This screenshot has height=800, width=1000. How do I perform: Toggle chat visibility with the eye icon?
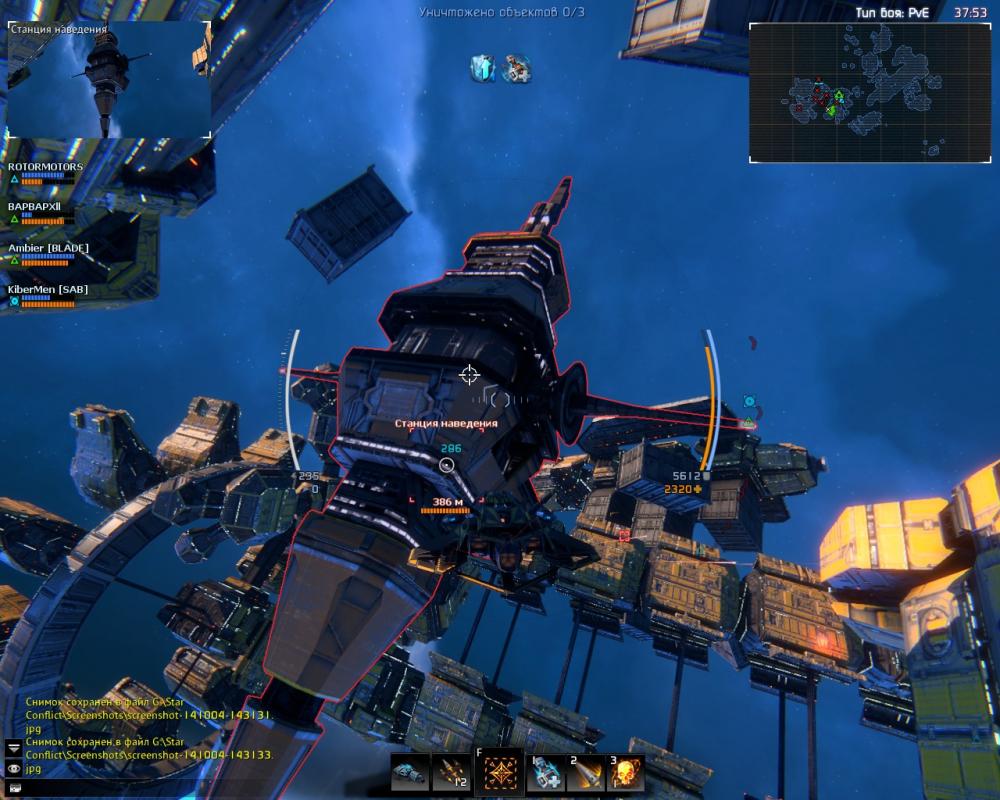(14, 768)
